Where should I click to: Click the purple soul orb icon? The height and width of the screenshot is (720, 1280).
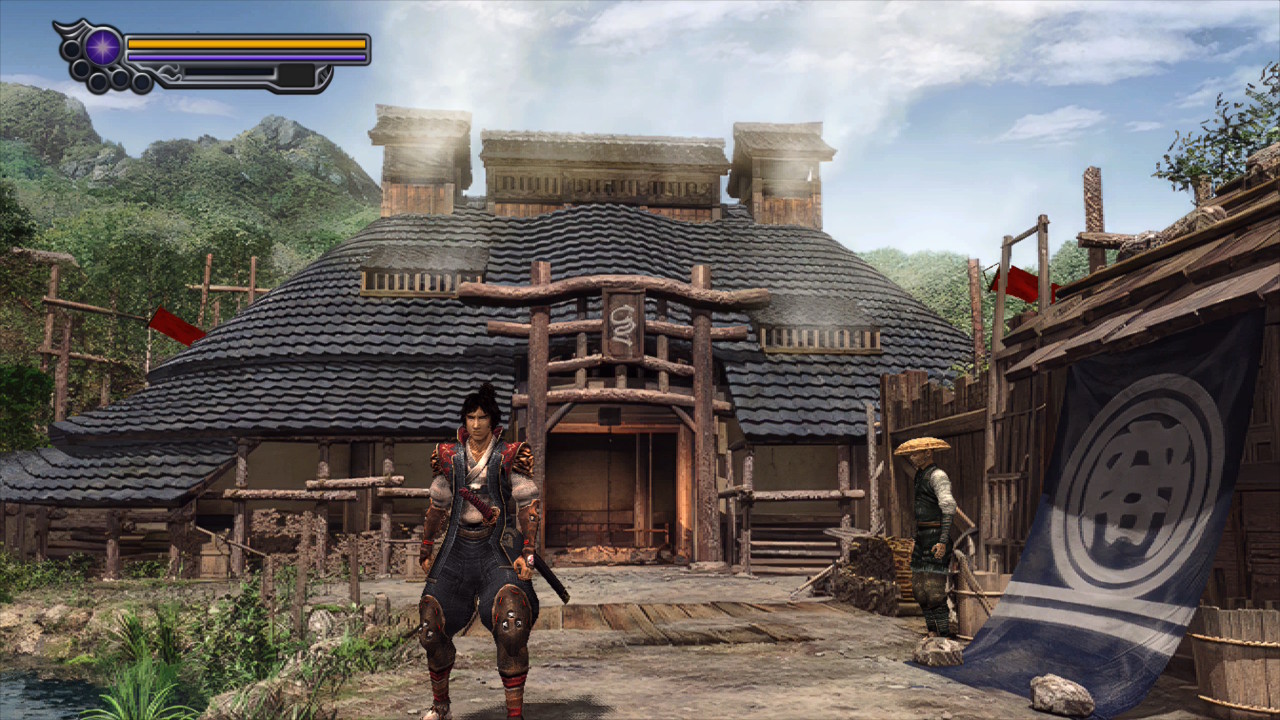pyautogui.click(x=103, y=47)
